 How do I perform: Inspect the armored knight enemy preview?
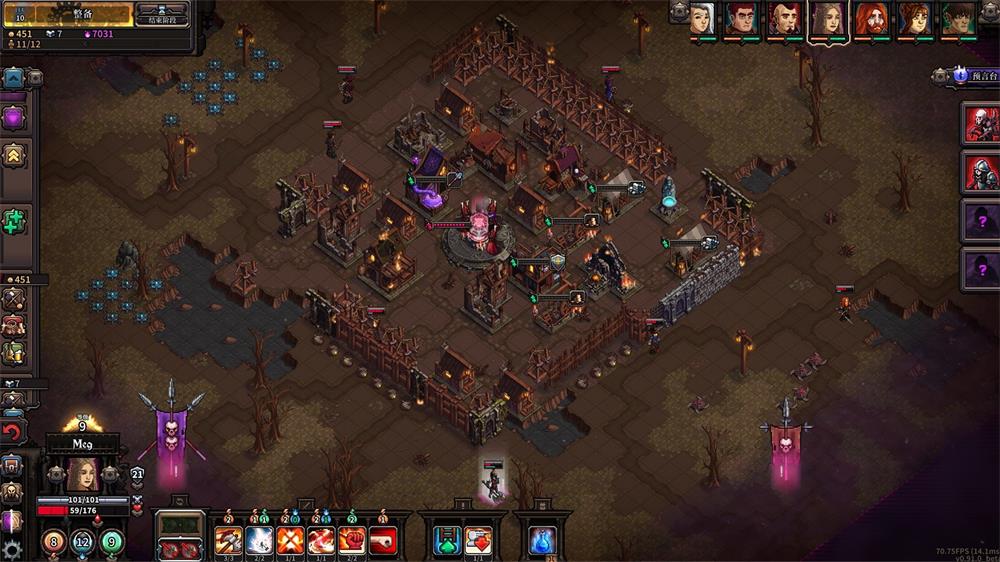pyautogui.click(x=980, y=171)
